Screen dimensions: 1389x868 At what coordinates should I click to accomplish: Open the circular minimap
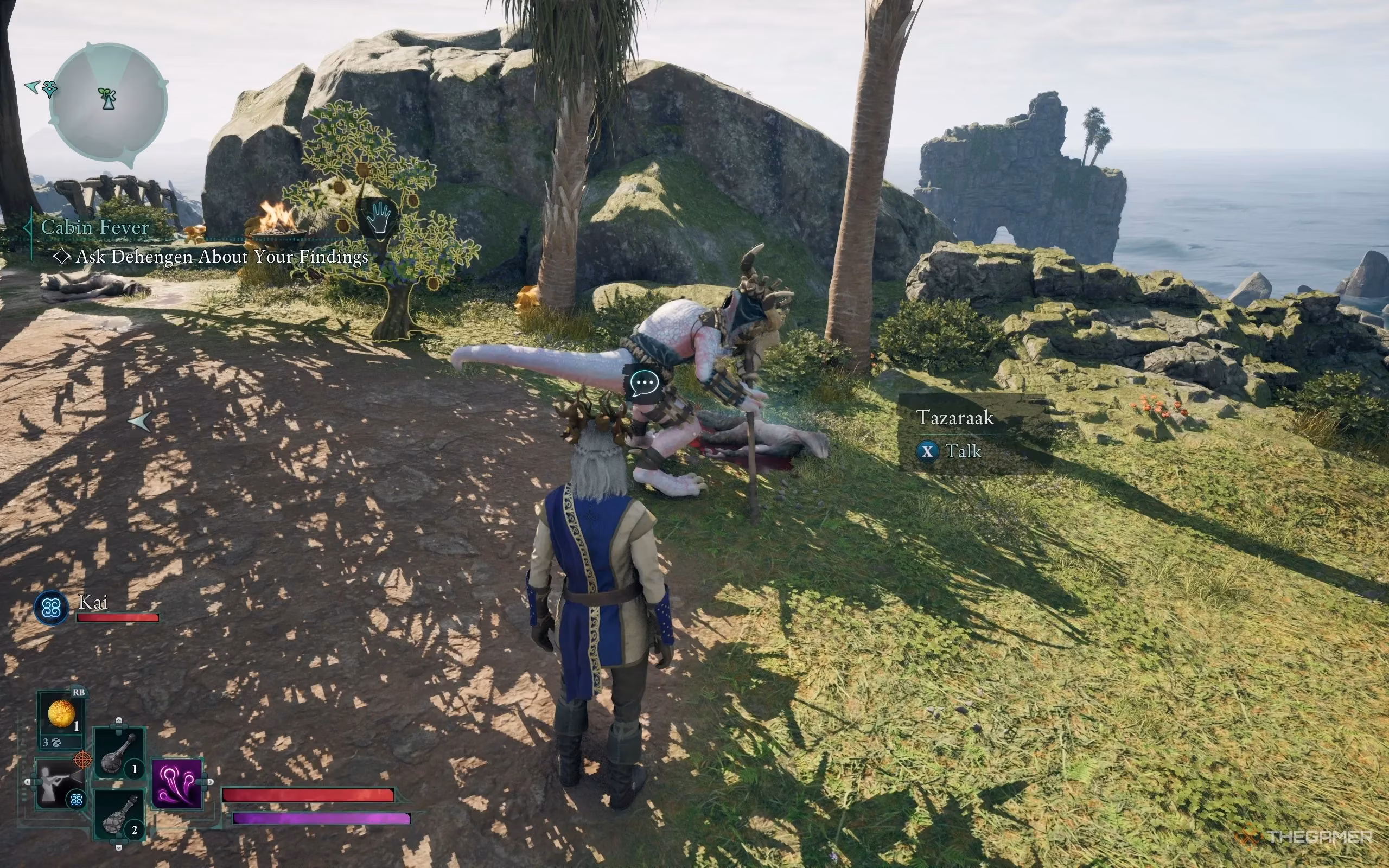coord(109,103)
